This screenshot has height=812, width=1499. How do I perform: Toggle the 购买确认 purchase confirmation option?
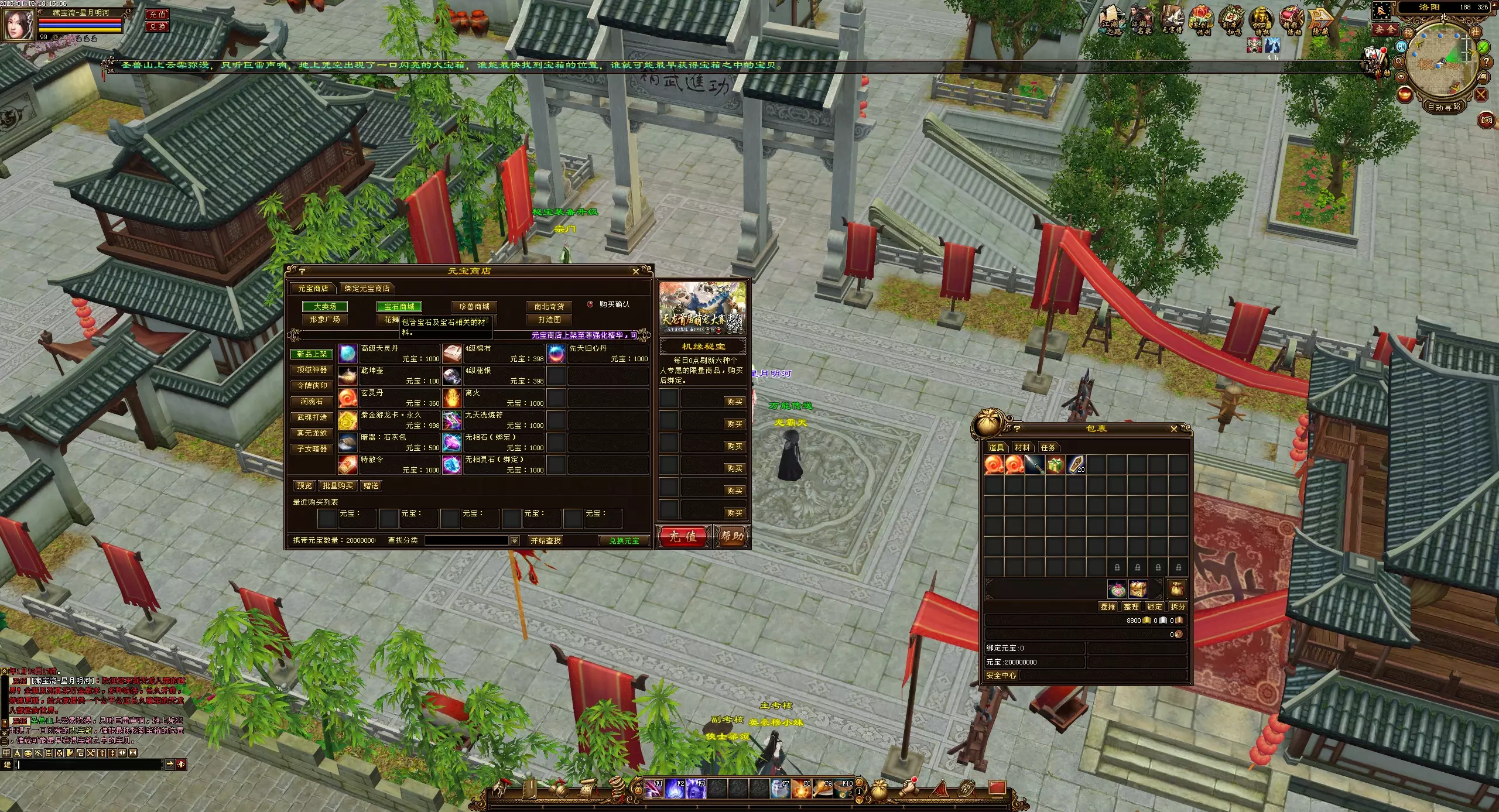[x=590, y=304]
